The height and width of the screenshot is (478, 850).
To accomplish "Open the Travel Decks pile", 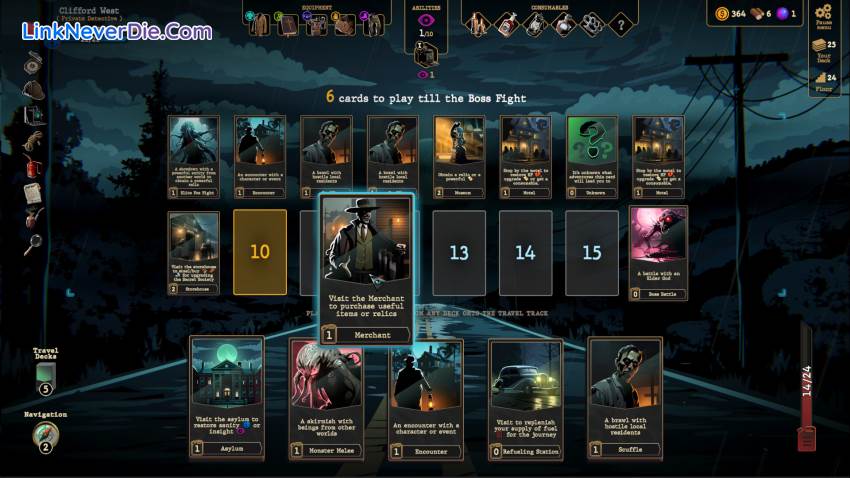I will (x=45, y=373).
